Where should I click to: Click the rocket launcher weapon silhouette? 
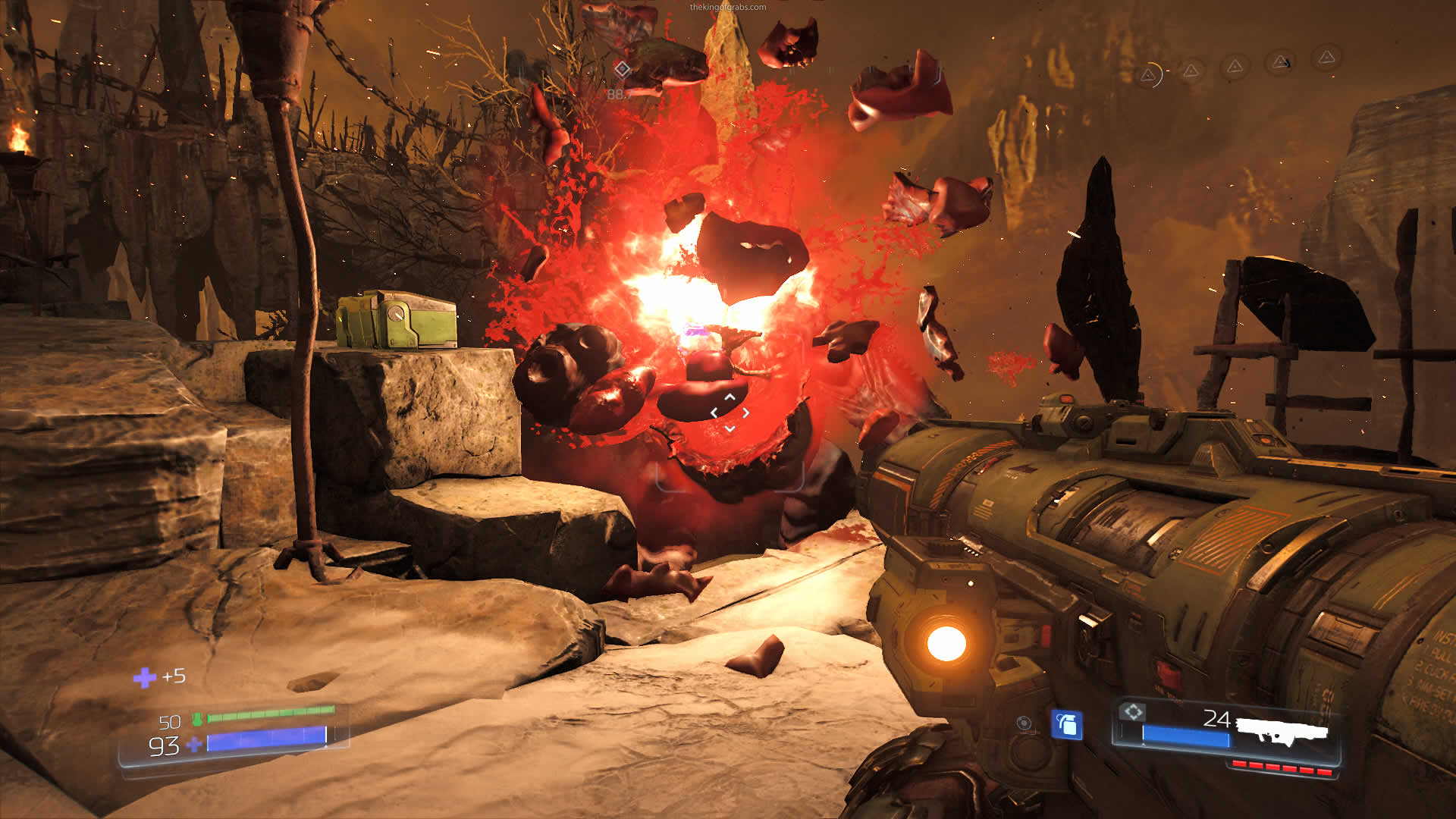point(1282,730)
